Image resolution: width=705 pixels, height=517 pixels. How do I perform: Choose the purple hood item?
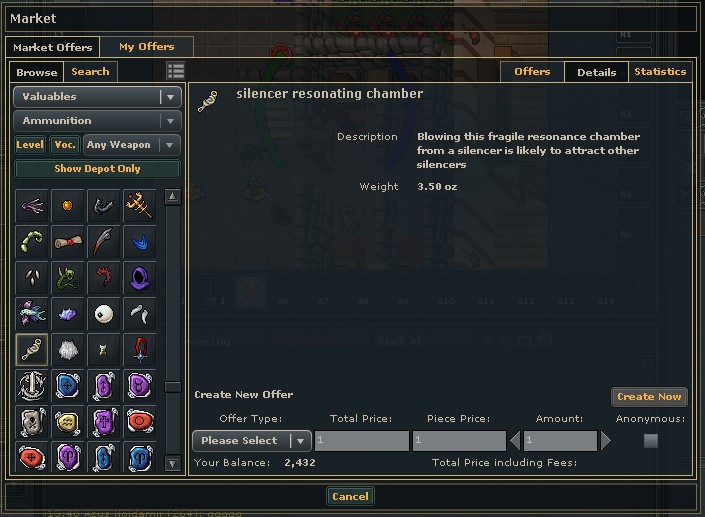[x=139, y=278]
